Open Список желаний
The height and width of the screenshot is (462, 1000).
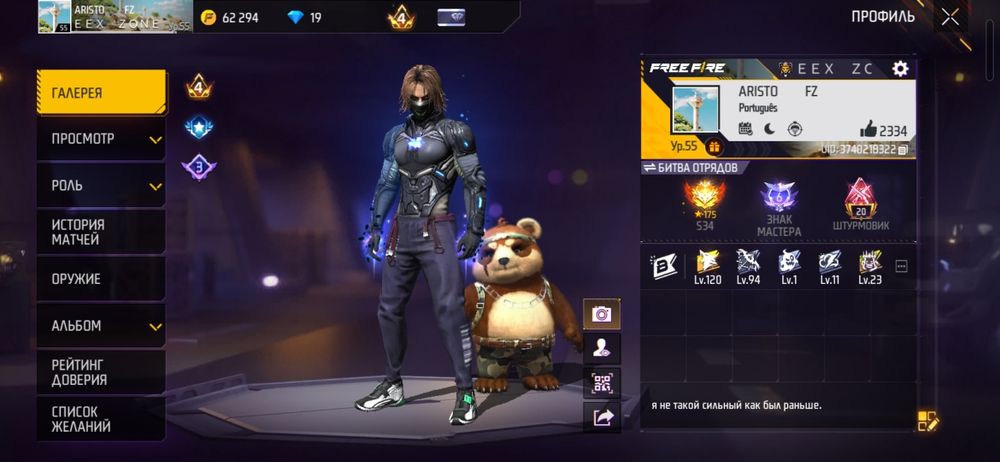101,418
